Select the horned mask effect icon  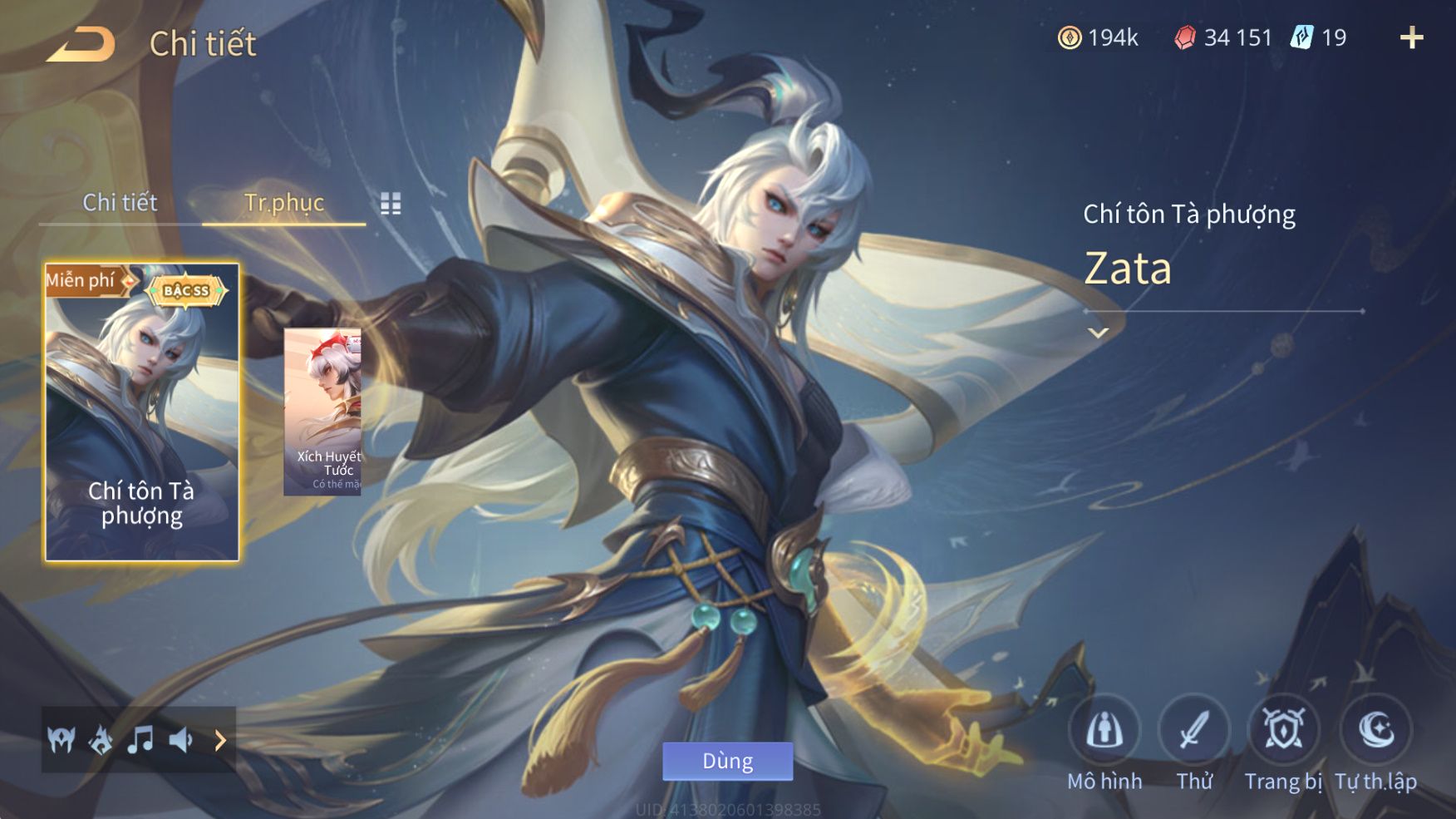tap(61, 739)
